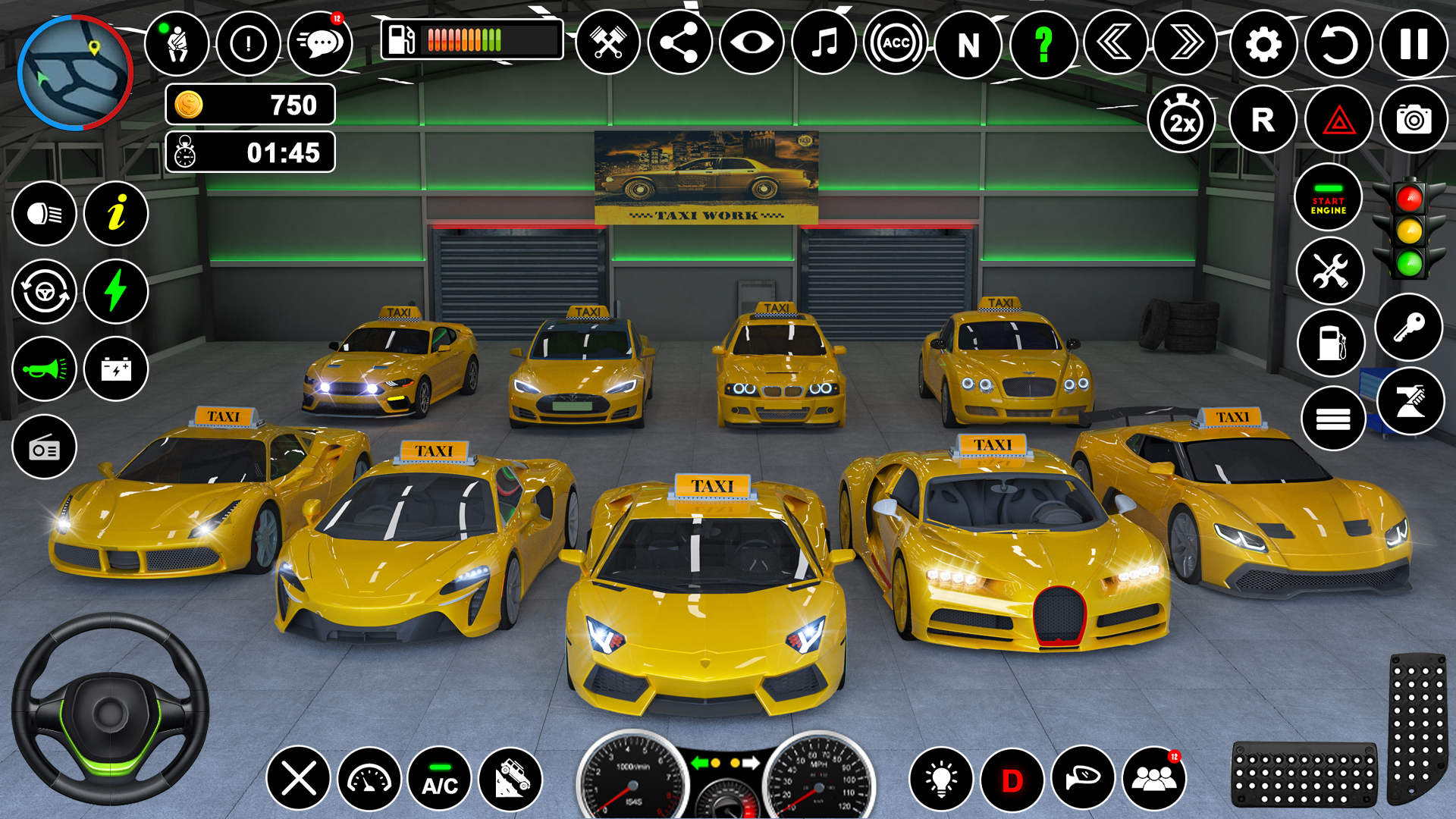Pause the game
The height and width of the screenshot is (819, 1456).
[1414, 44]
